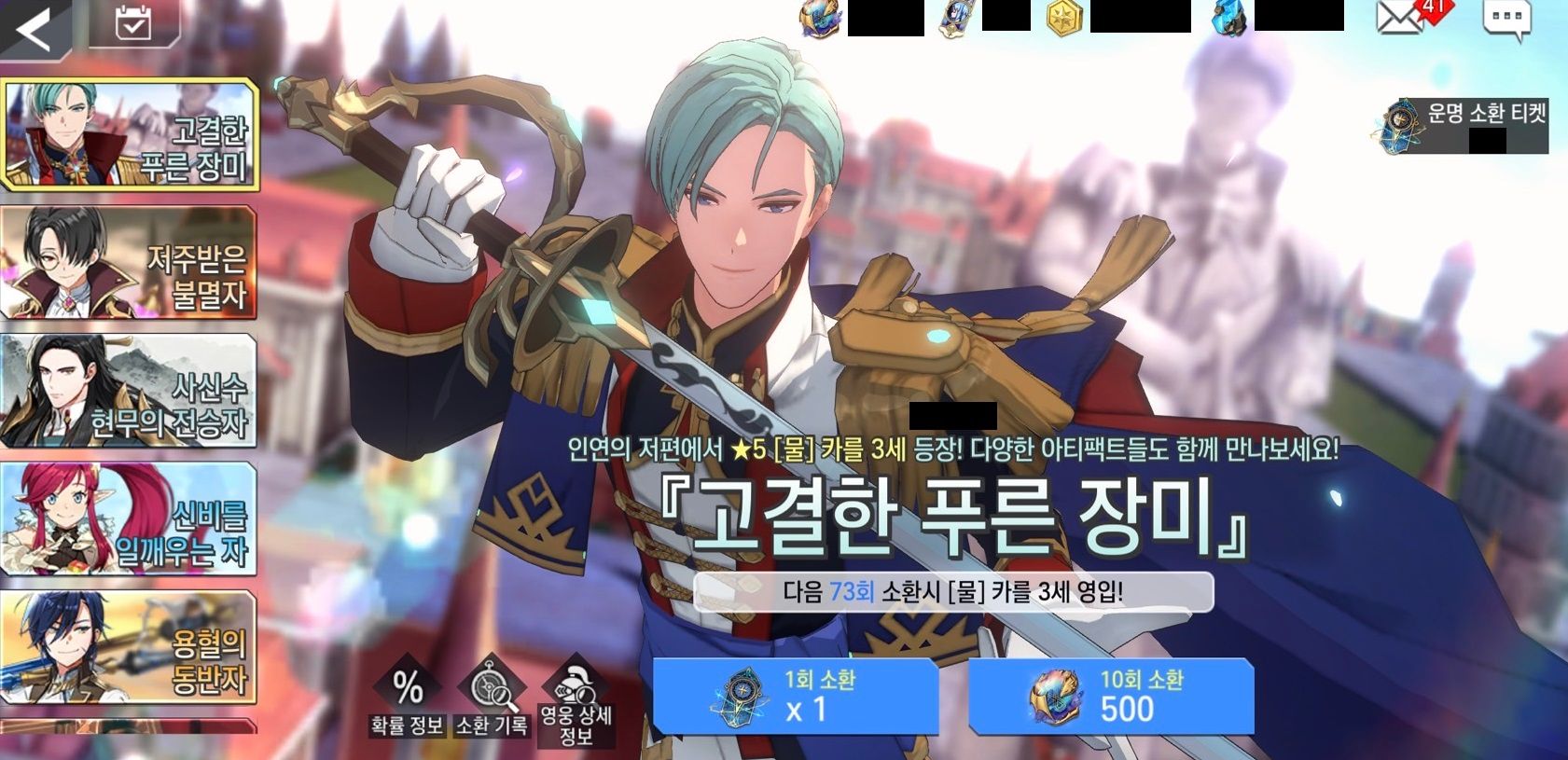The width and height of the screenshot is (1568, 760).
Task: Go back using the arrow button
Action: click(34, 31)
